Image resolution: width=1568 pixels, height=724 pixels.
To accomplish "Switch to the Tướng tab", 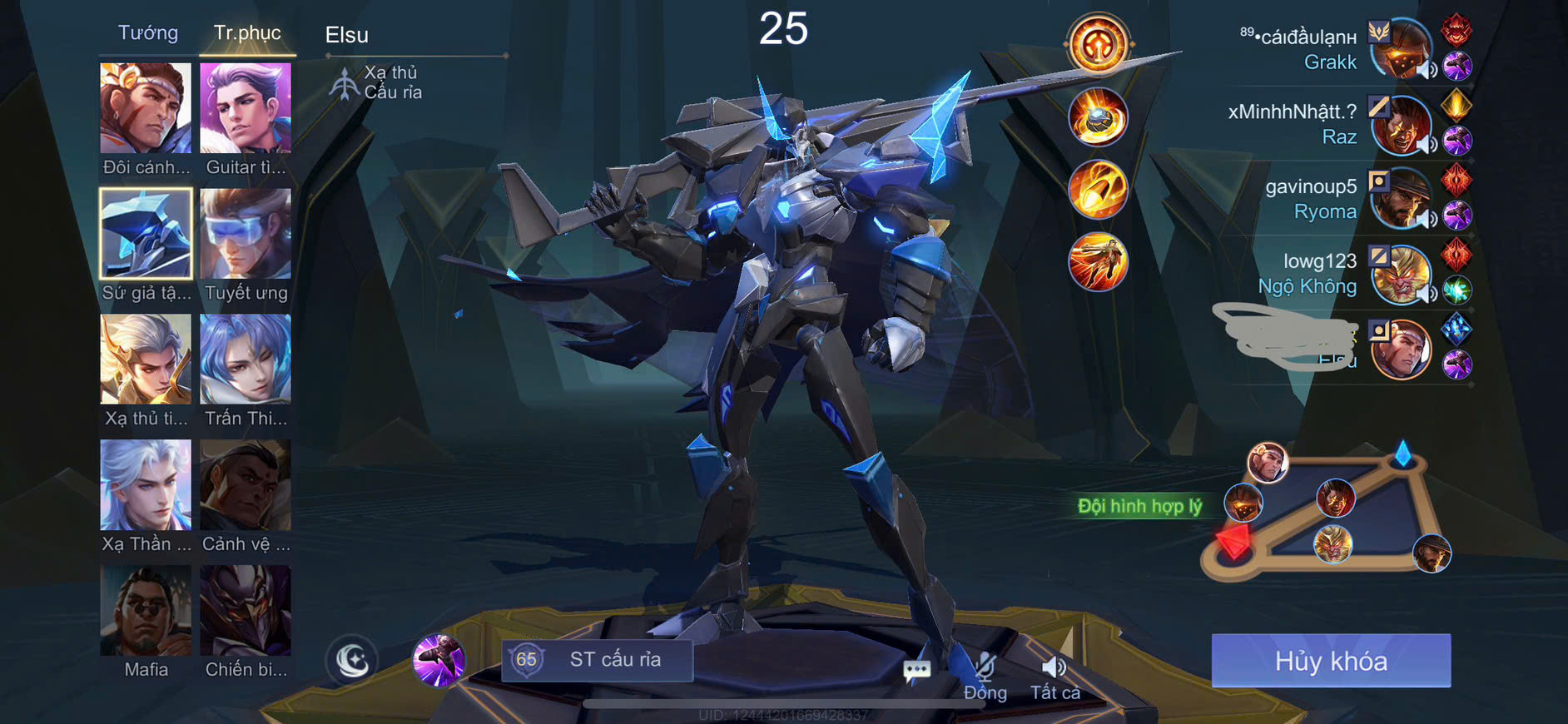I will pos(148,33).
